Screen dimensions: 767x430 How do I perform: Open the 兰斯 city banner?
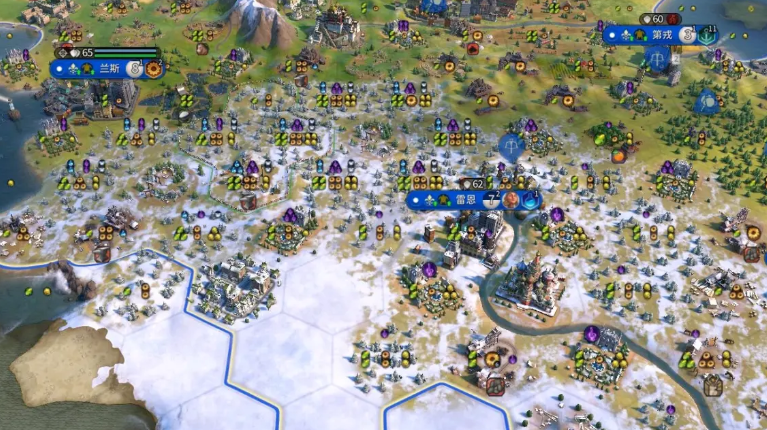tap(108, 69)
